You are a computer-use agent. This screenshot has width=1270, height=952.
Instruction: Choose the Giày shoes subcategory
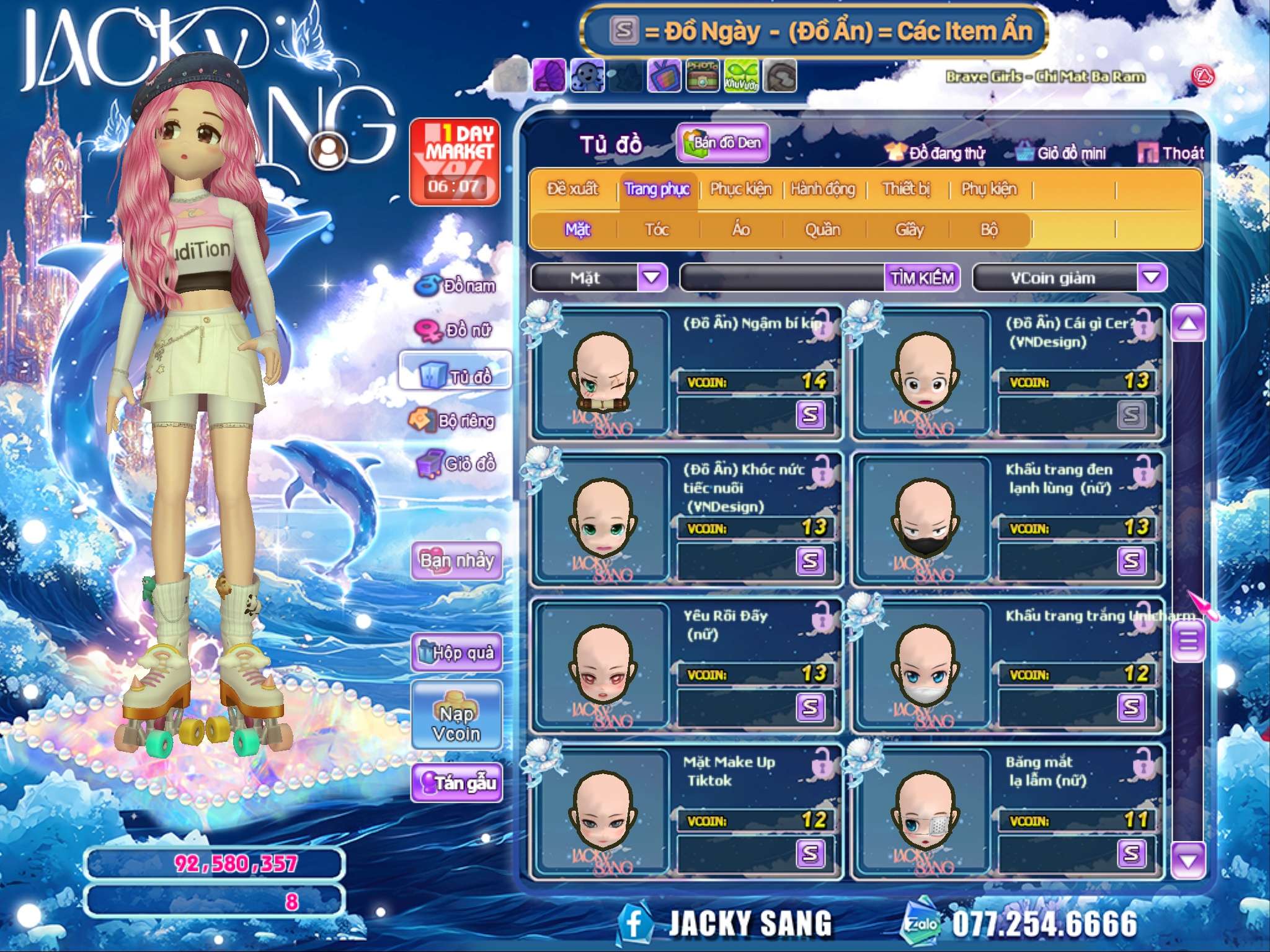pos(909,230)
